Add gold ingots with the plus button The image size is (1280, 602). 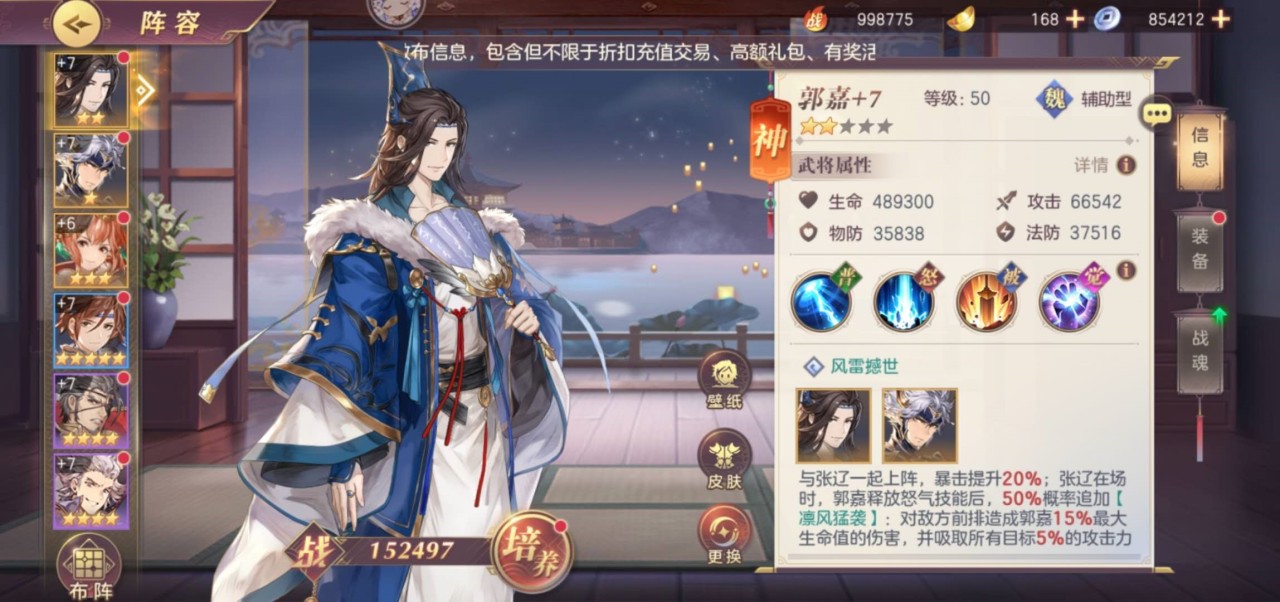click(x=1074, y=19)
